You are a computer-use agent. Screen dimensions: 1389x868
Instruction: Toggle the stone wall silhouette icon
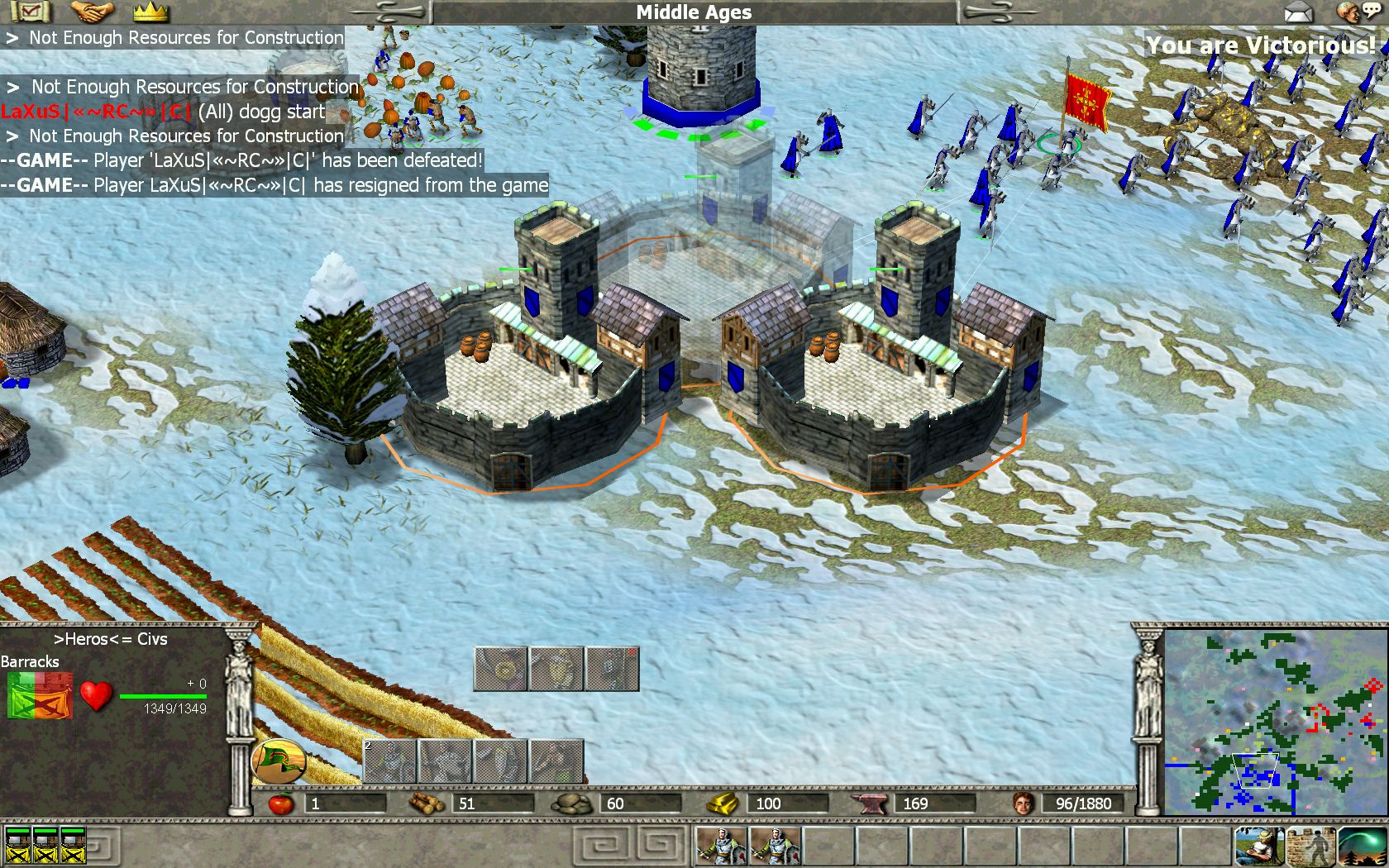[1310, 845]
